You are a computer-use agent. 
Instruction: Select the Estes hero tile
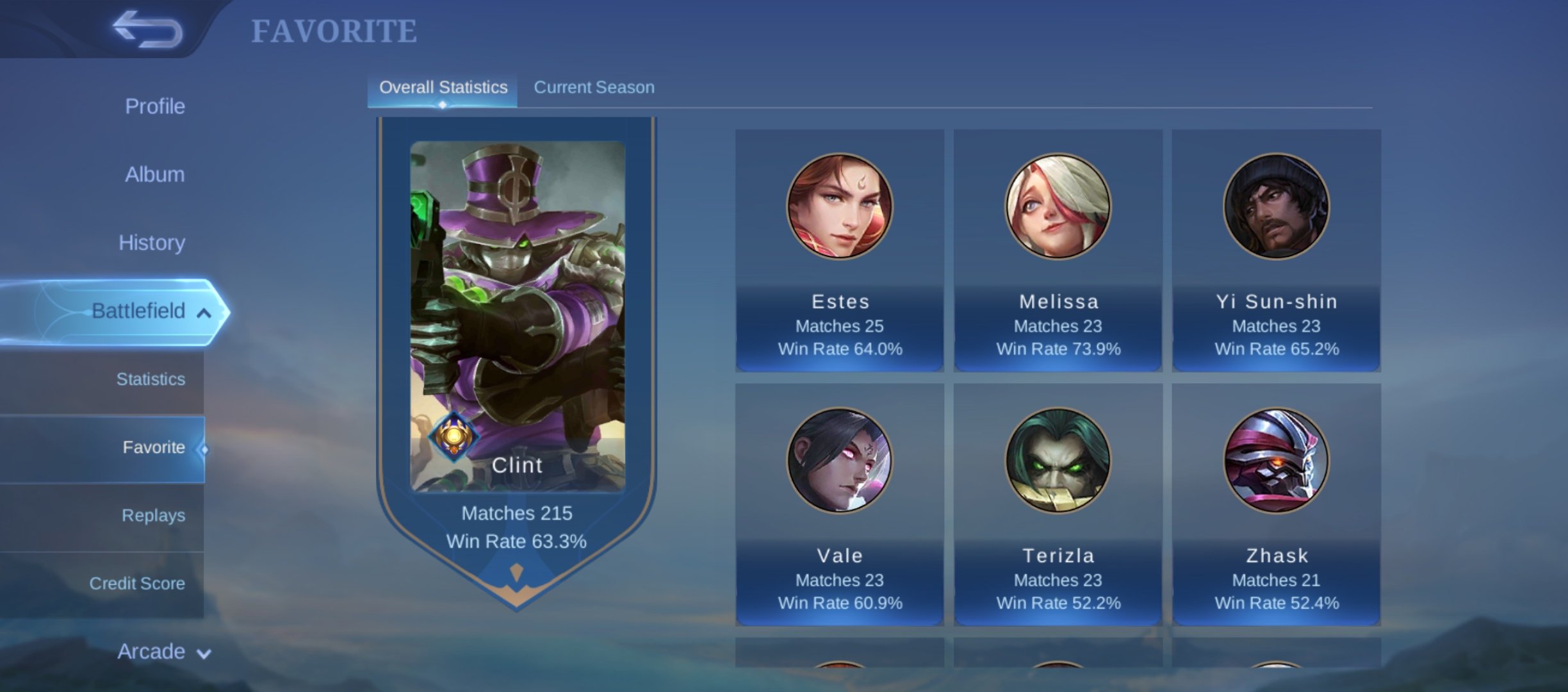click(x=839, y=250)
